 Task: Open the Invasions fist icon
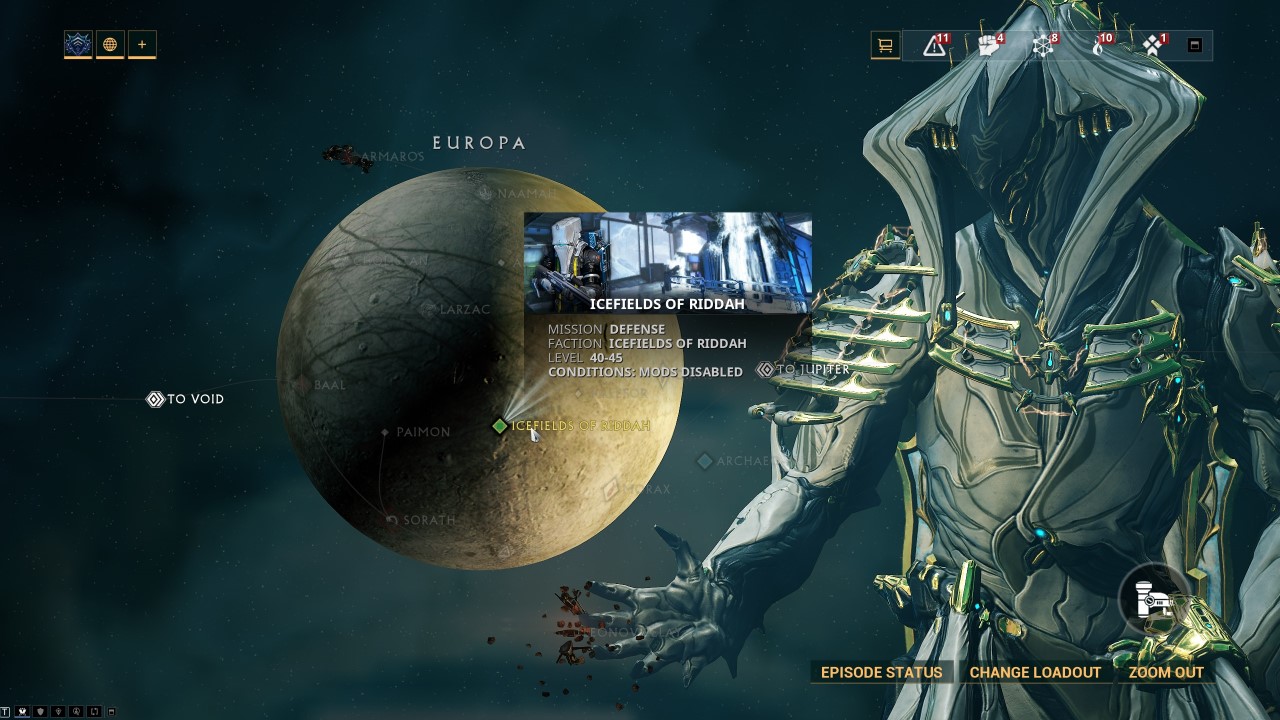(x=987, y=45)
